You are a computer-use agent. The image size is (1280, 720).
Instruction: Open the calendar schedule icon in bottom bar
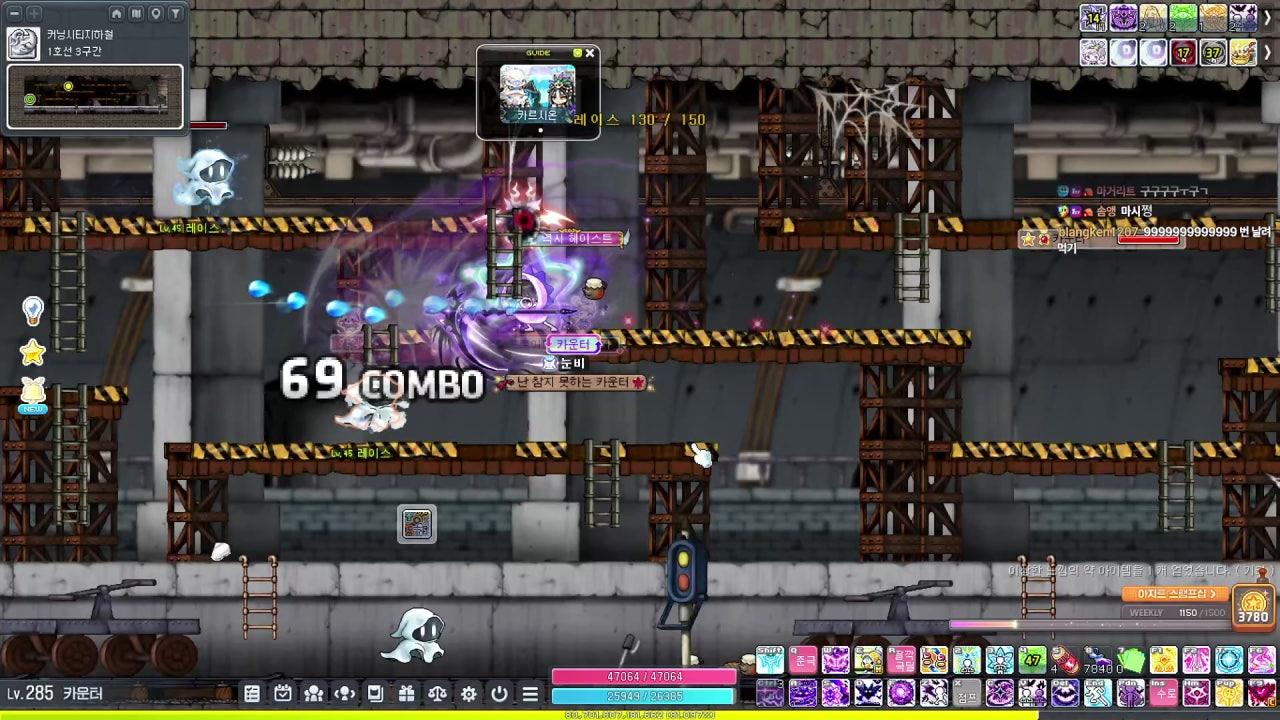(283, 693)
